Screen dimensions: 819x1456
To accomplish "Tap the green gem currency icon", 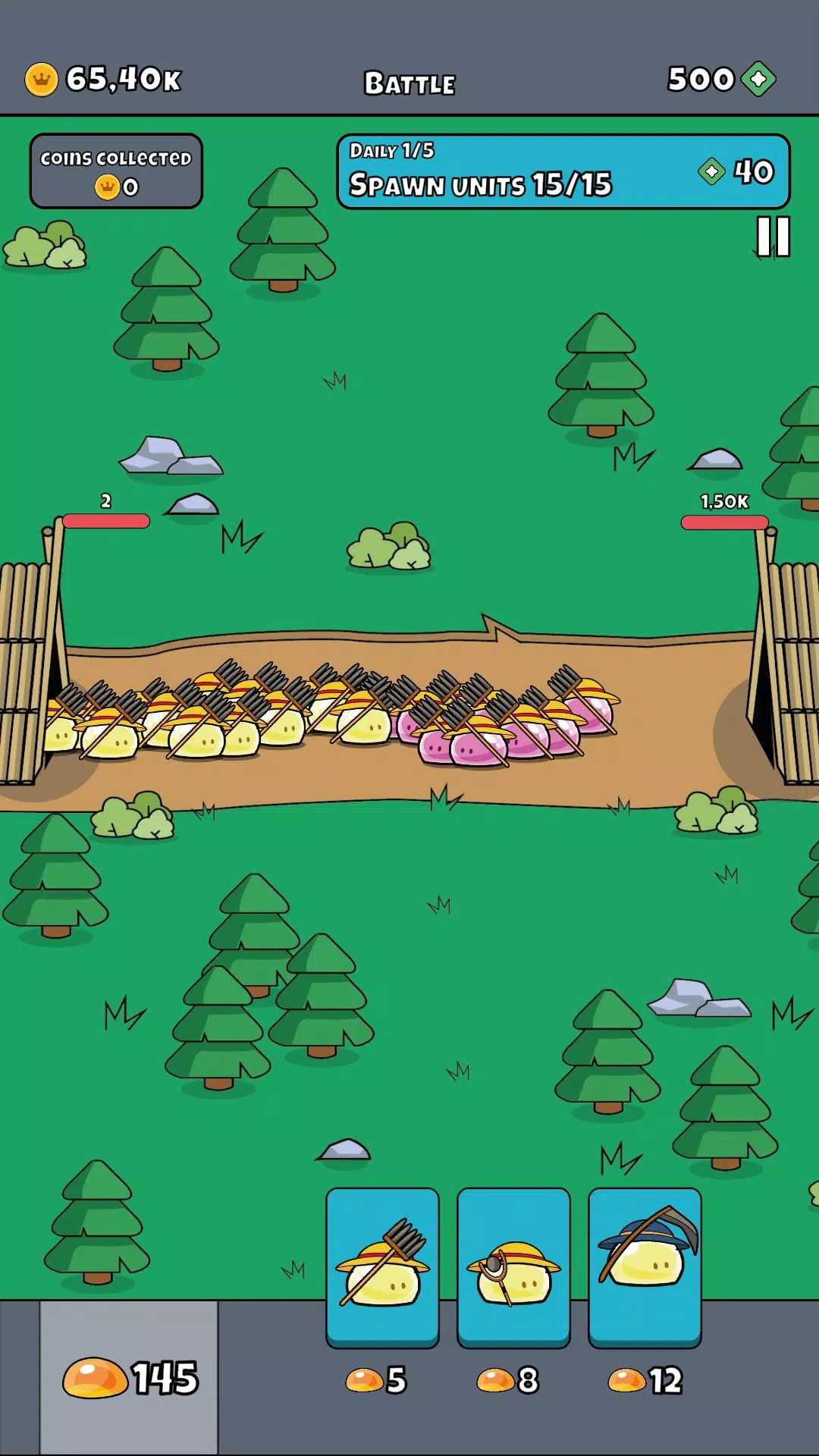I will tap(758, 79).
